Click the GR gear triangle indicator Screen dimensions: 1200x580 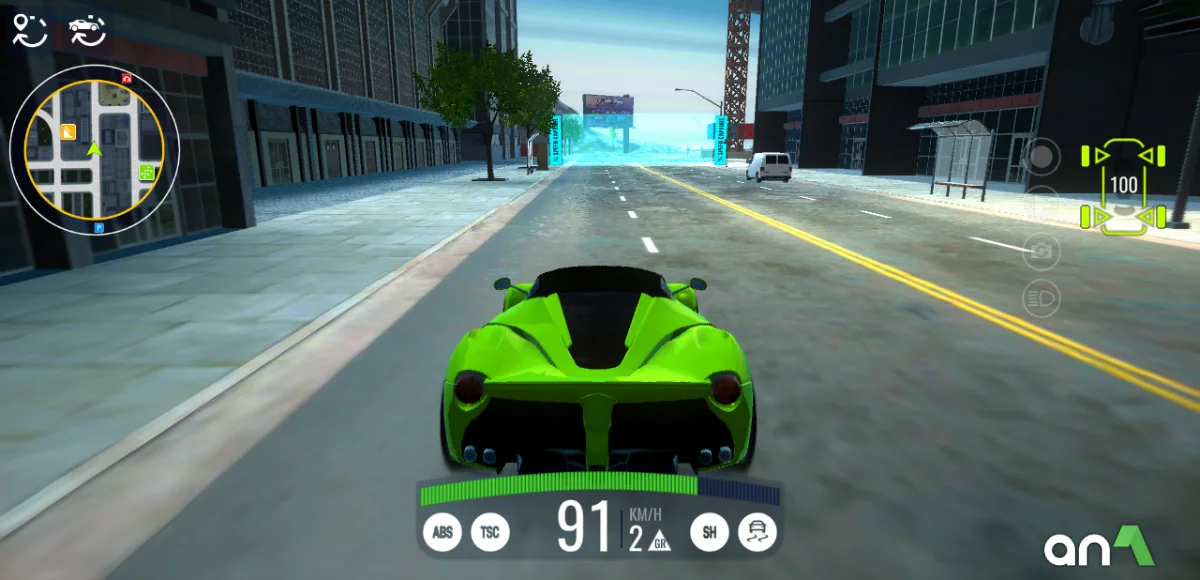(x=659, y=543)
